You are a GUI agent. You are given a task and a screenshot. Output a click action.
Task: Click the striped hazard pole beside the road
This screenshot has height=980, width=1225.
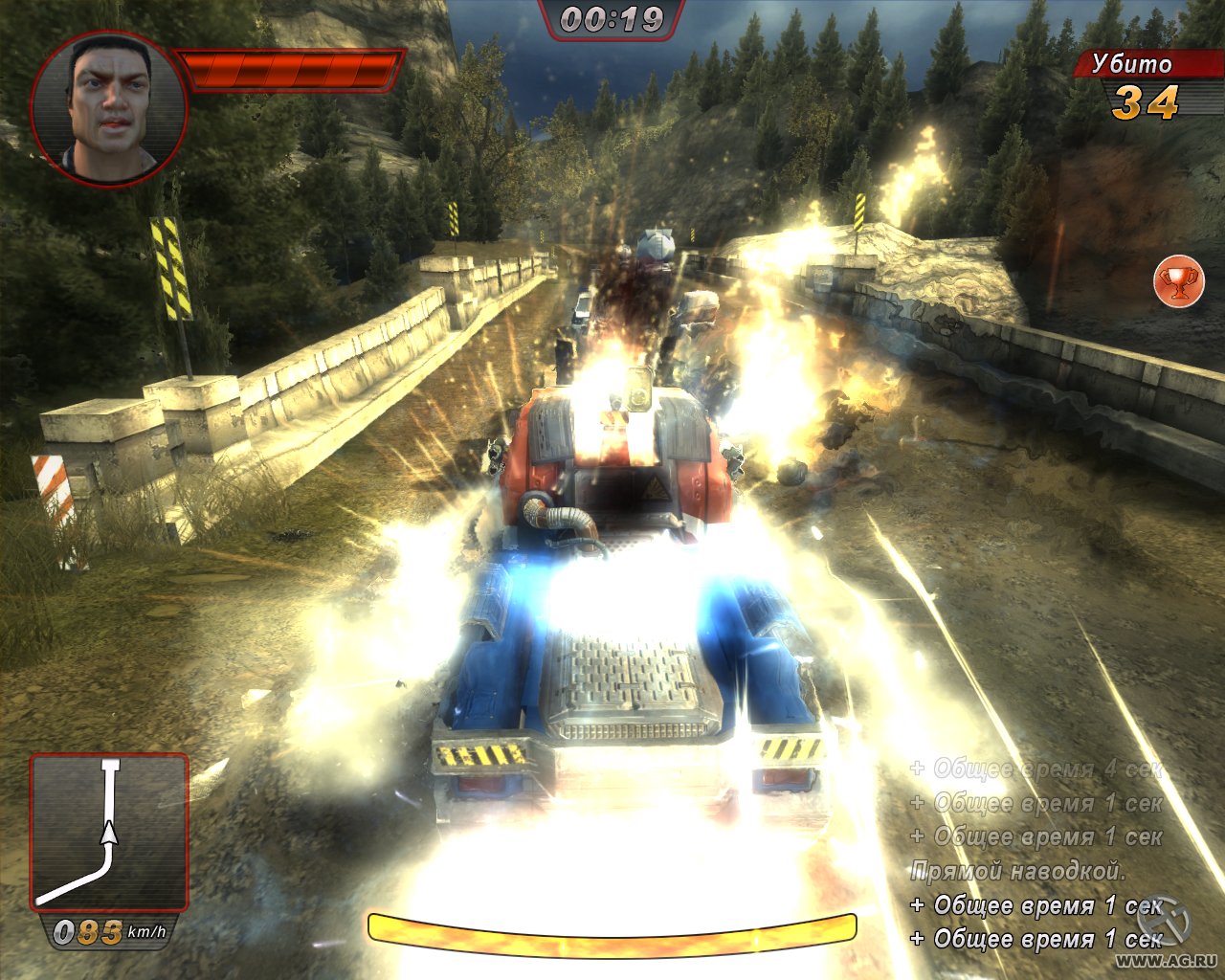[x=174, y=268]
